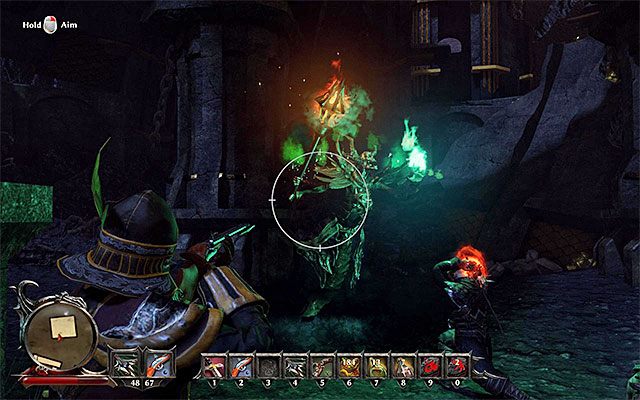Select the musket in hotbar slot 2
This screenshot has width=640, height=400.
[241, 366]
